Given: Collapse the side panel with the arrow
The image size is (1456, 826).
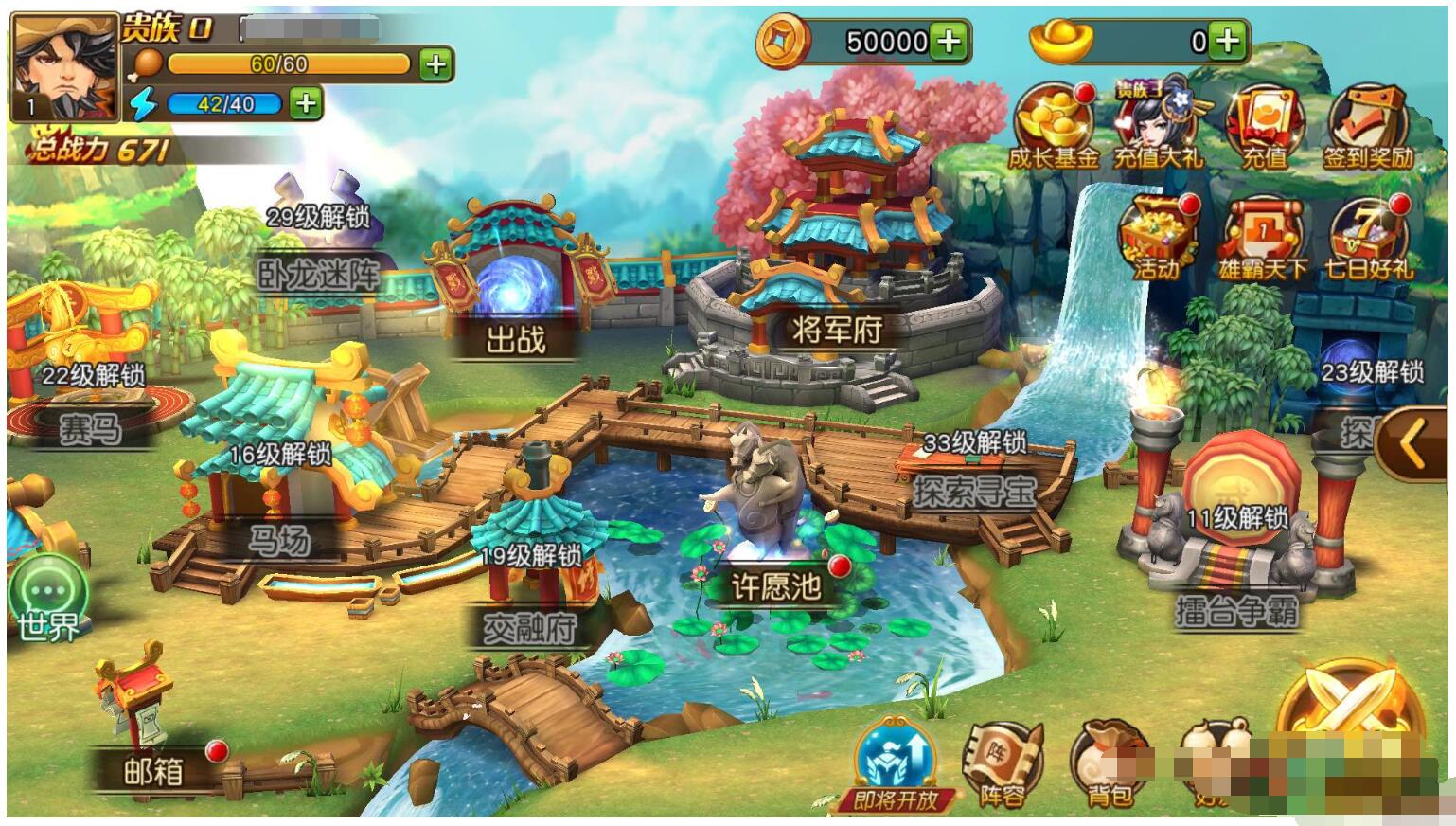Looking at the screenshot, I should (1413, 442).
